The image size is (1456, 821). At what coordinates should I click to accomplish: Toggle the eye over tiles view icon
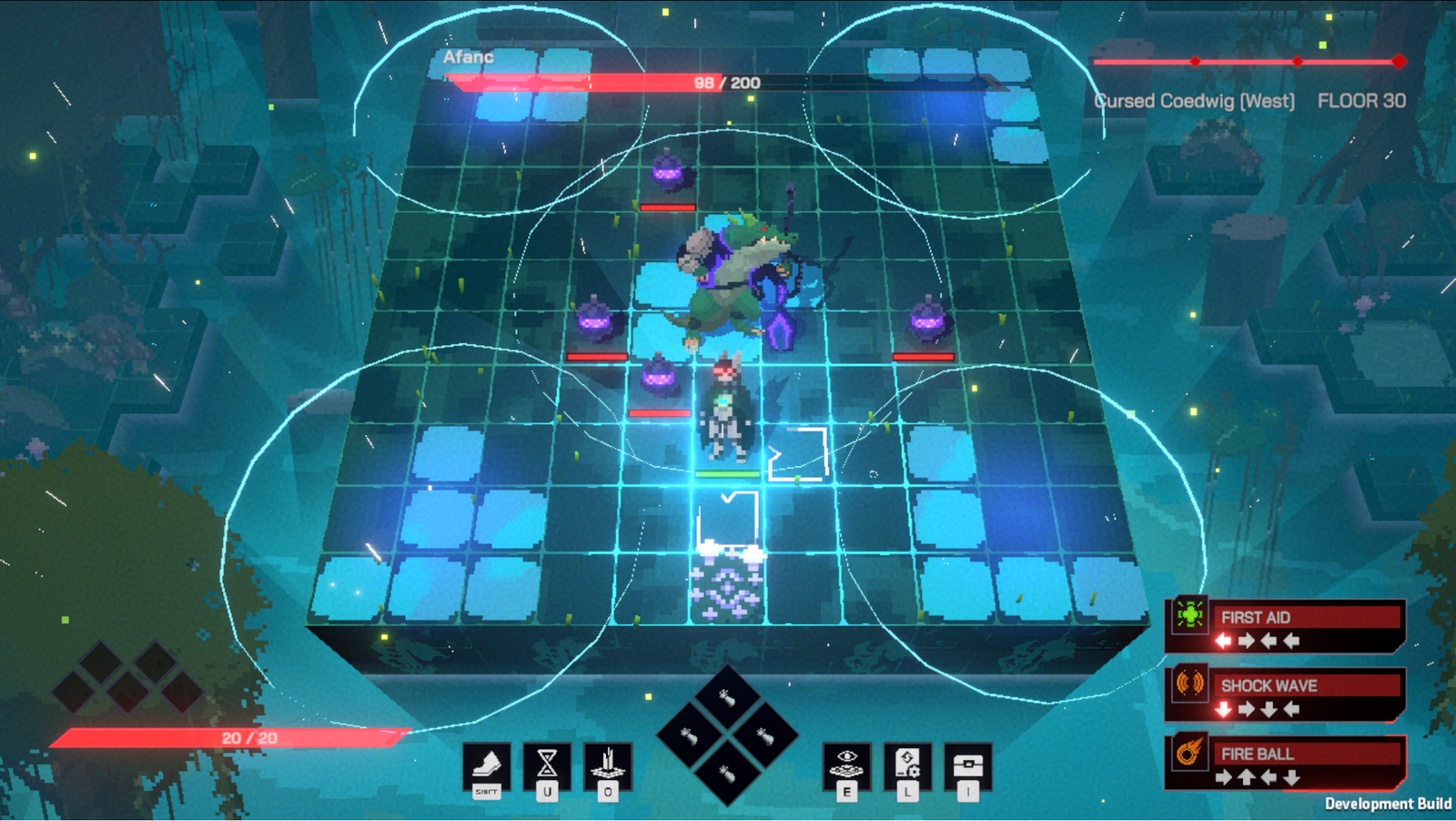pyautogui.click(x=846, y=765)
